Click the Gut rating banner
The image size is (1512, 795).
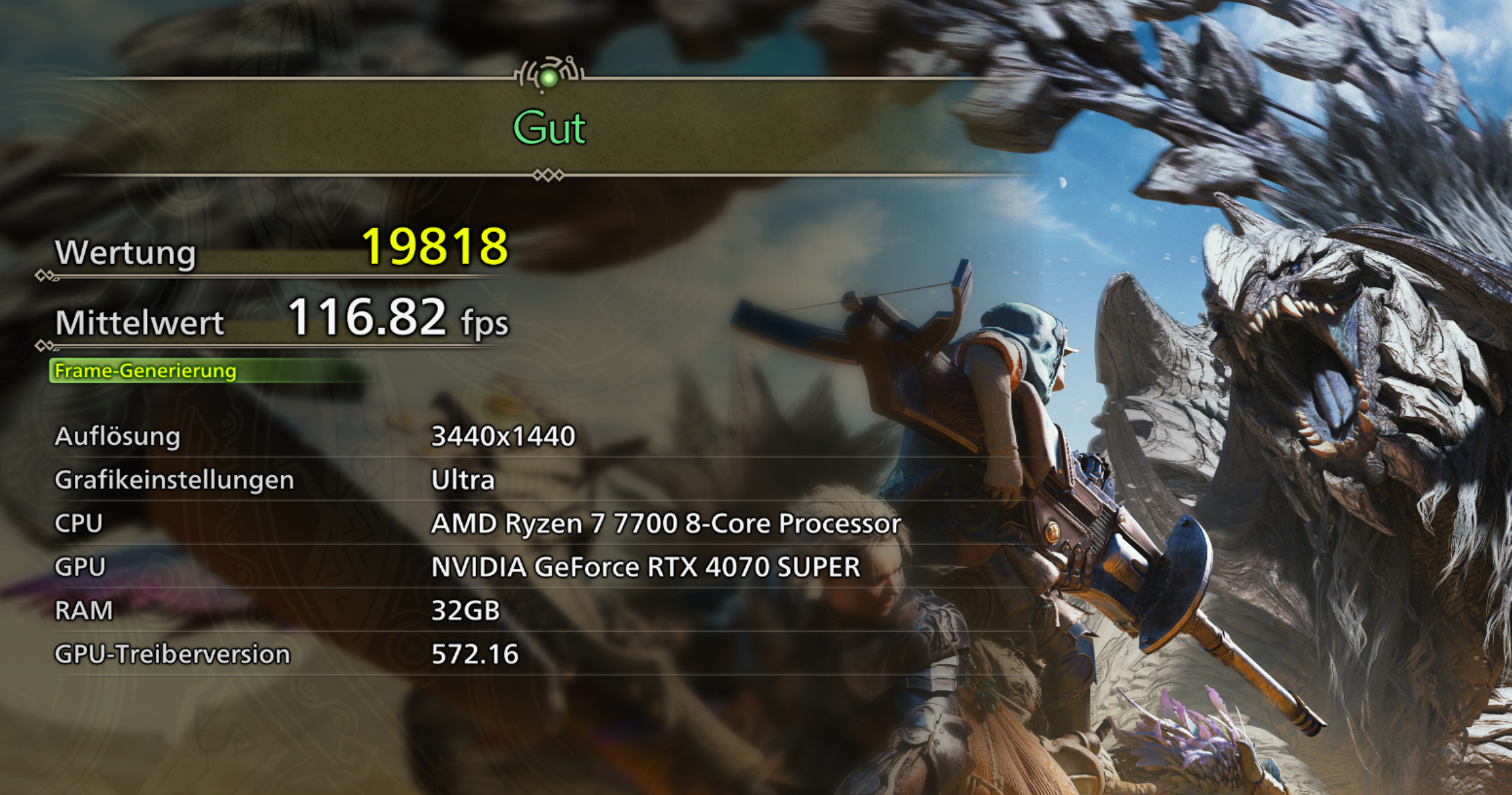pyautogui.click(x=550, y=128)
